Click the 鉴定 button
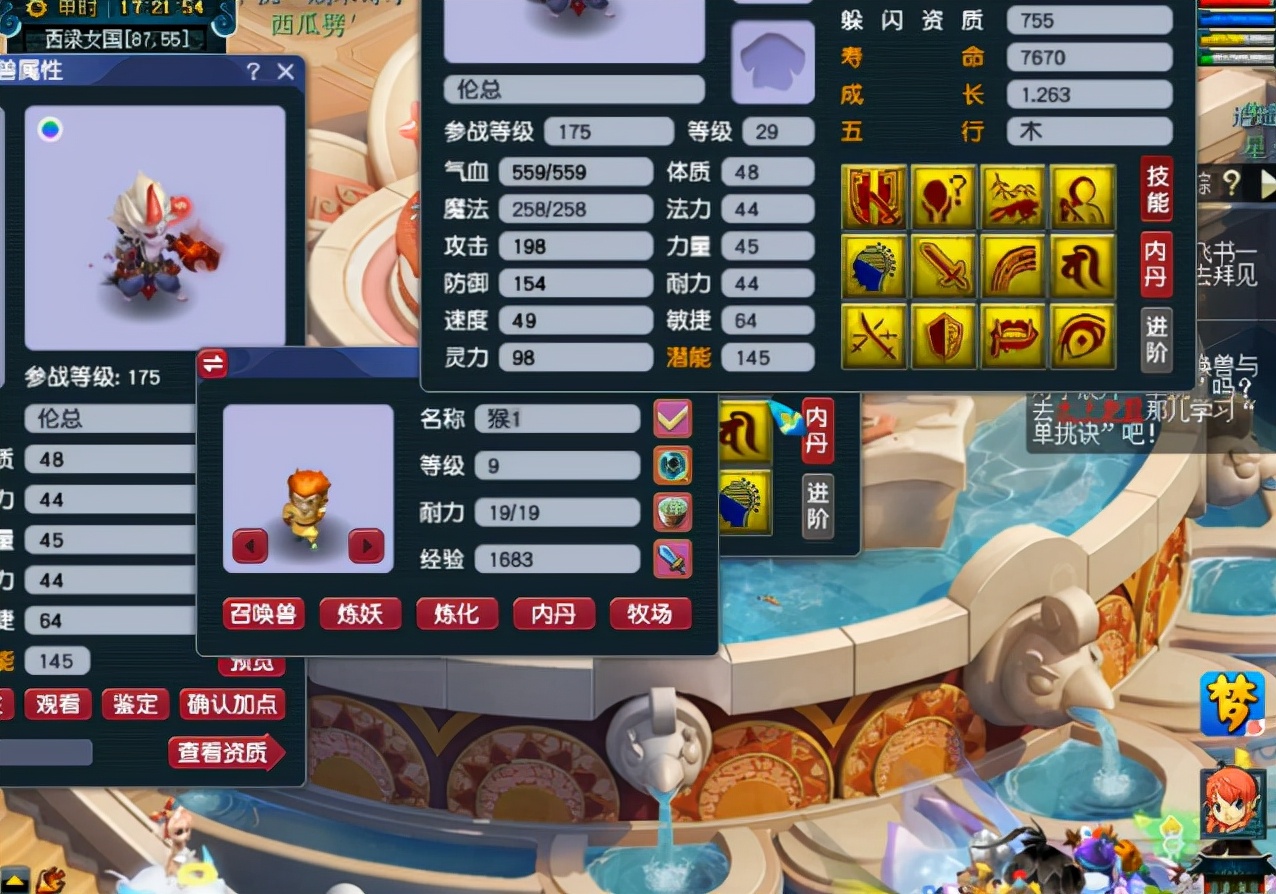Image resolution: width=1276 pixels, height=894 pixels. click(x=135, y=704)
